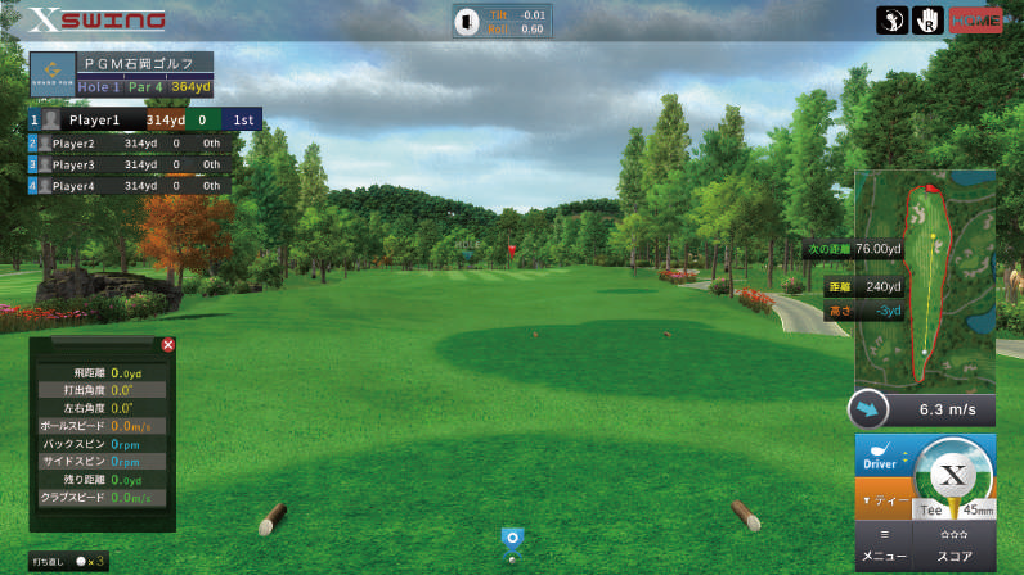Open the golfer swing view icon
1024x575 pixels.
click(892, 20)
